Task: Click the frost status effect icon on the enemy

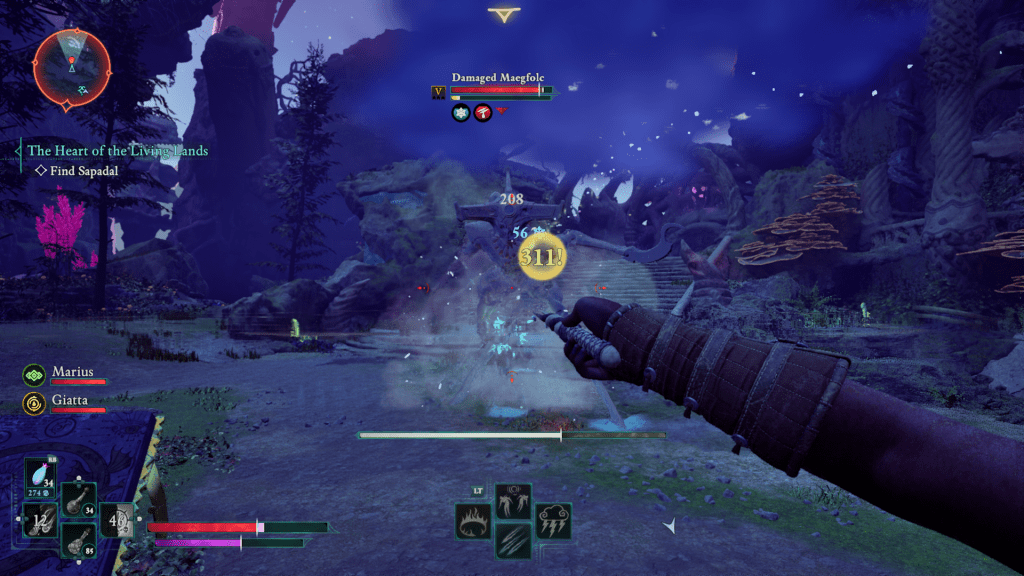Action: point(461,114)
